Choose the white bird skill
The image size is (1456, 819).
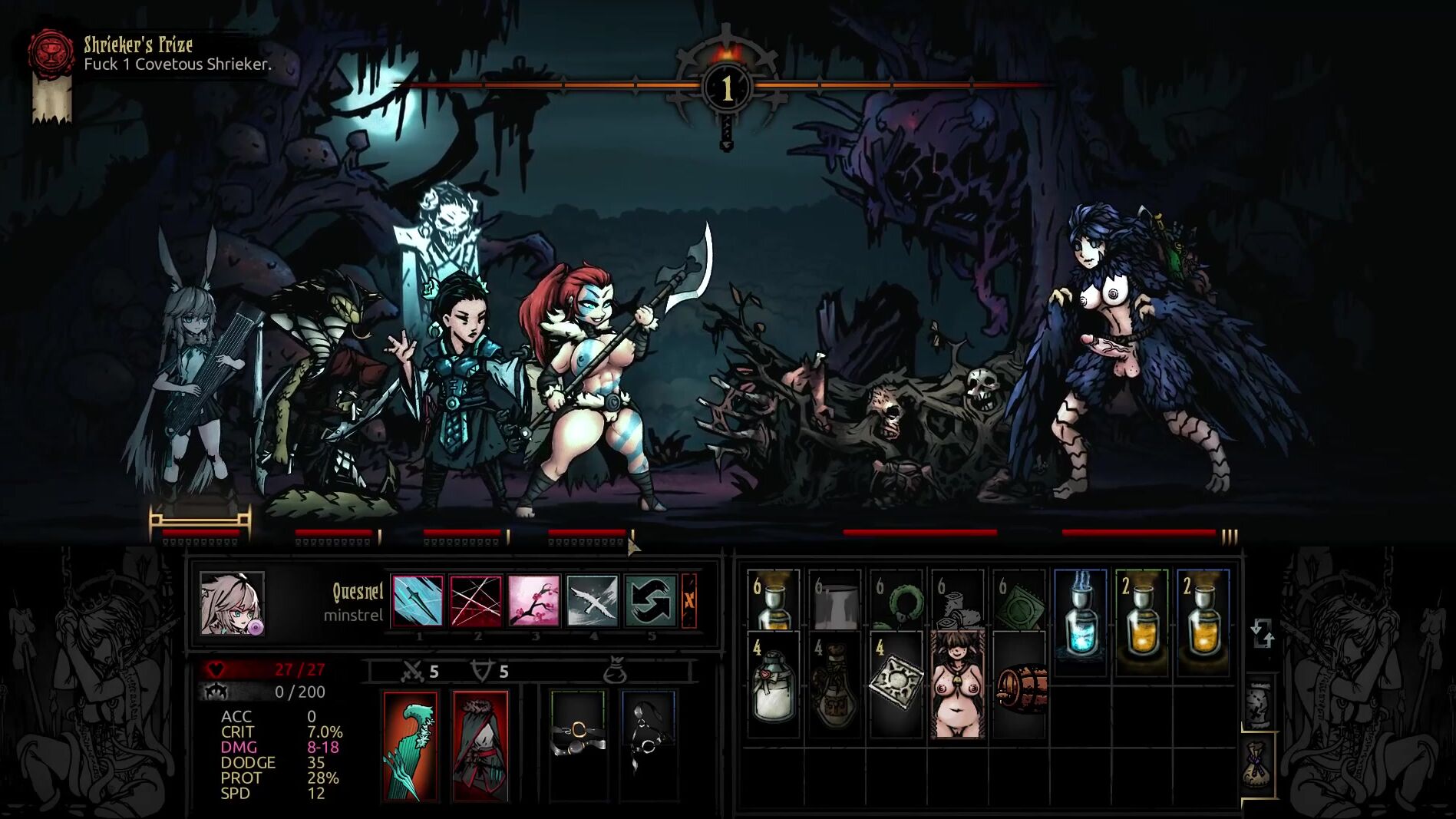tap(592, 600)
